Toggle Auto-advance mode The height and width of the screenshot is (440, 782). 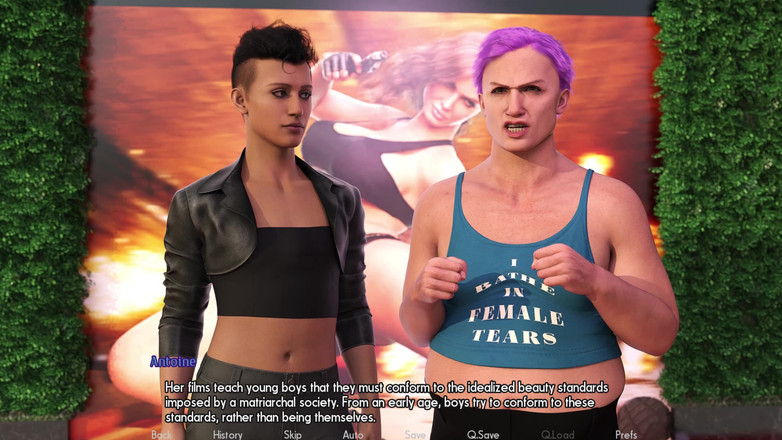(x=353, y=435)
